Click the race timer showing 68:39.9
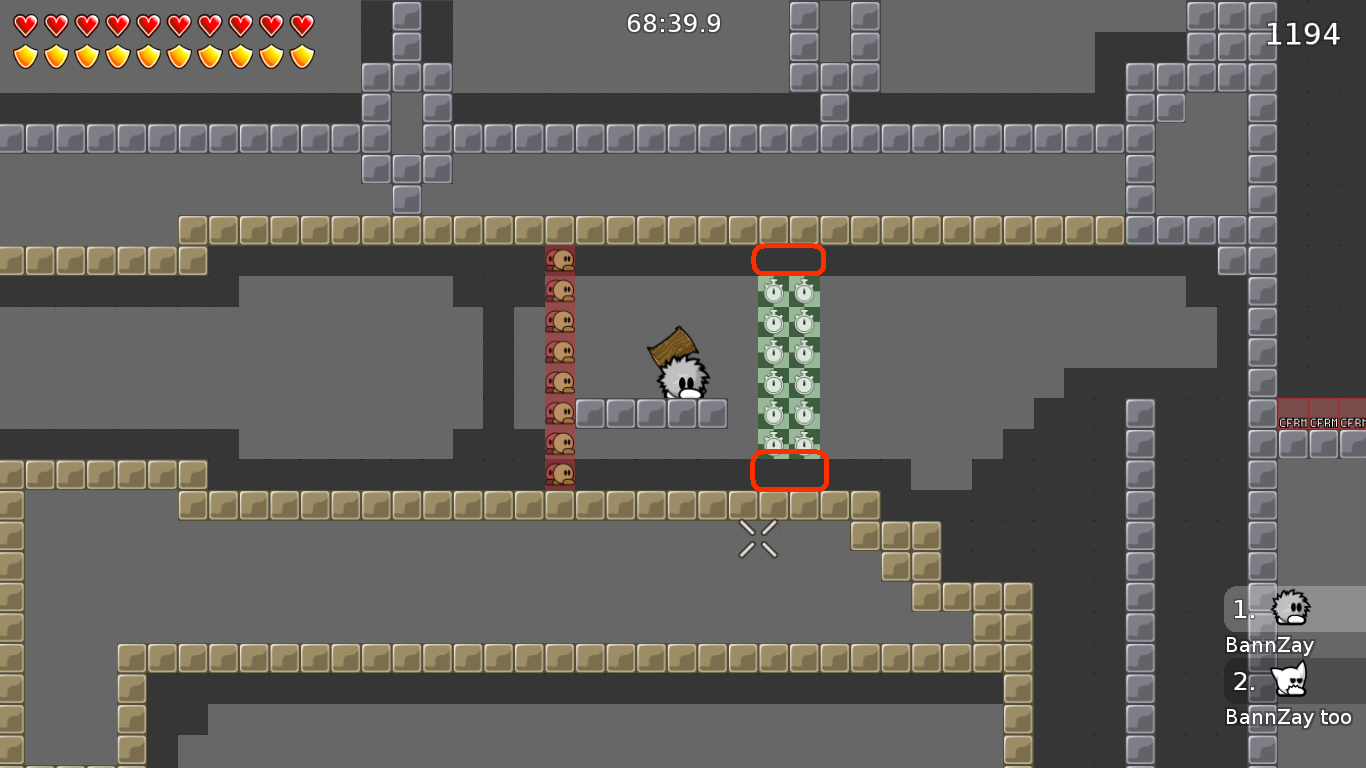This screenshot has height=768, width=1366. click(673, 23)
